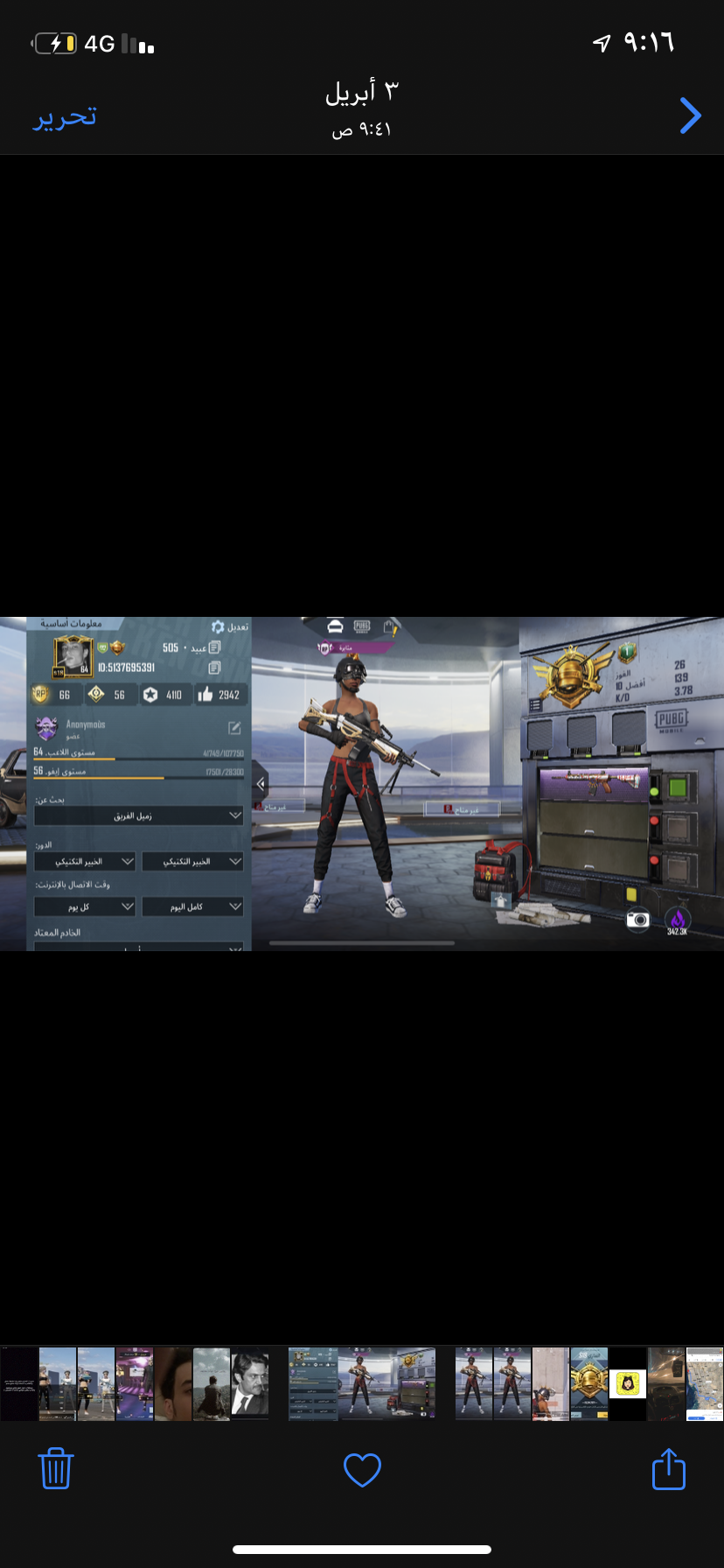
Task: Click the camera snapshot button
Action: pos(638,920)
